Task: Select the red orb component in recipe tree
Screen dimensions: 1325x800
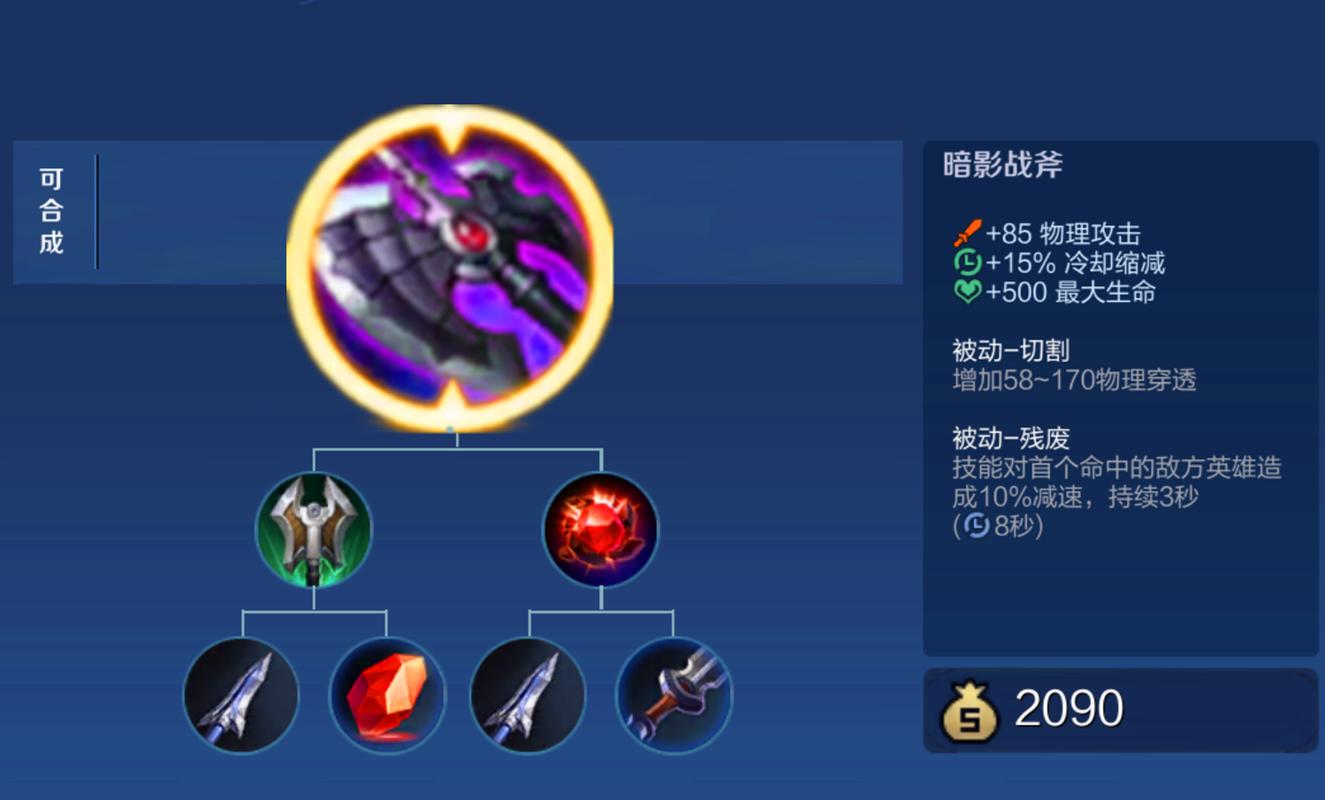Action: 598,528
